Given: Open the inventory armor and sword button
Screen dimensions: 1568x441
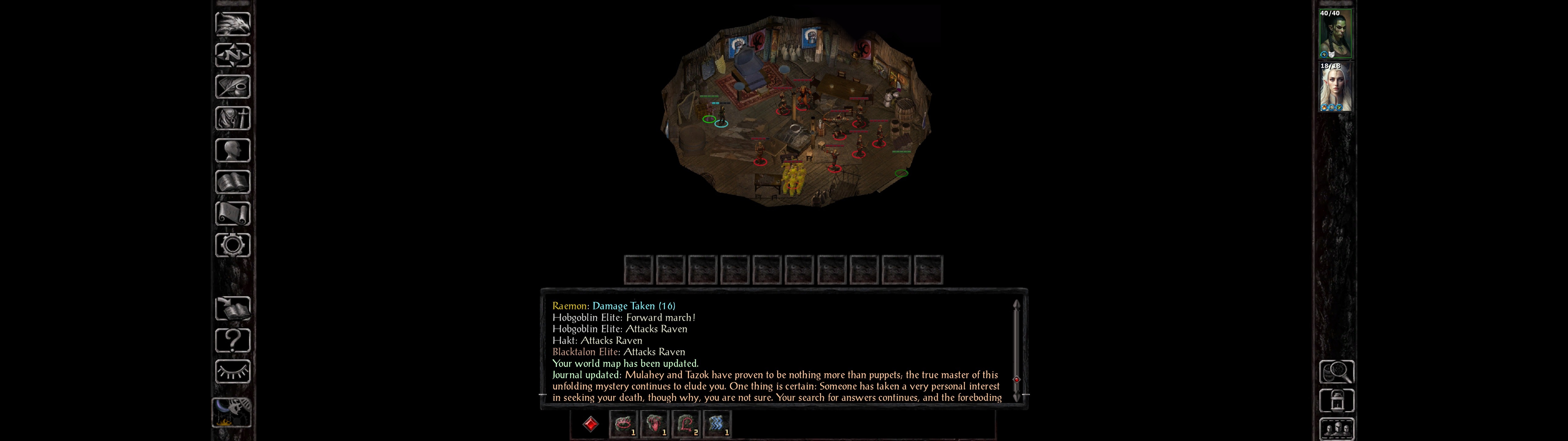Looking at the screenshot, I should 232,118.
